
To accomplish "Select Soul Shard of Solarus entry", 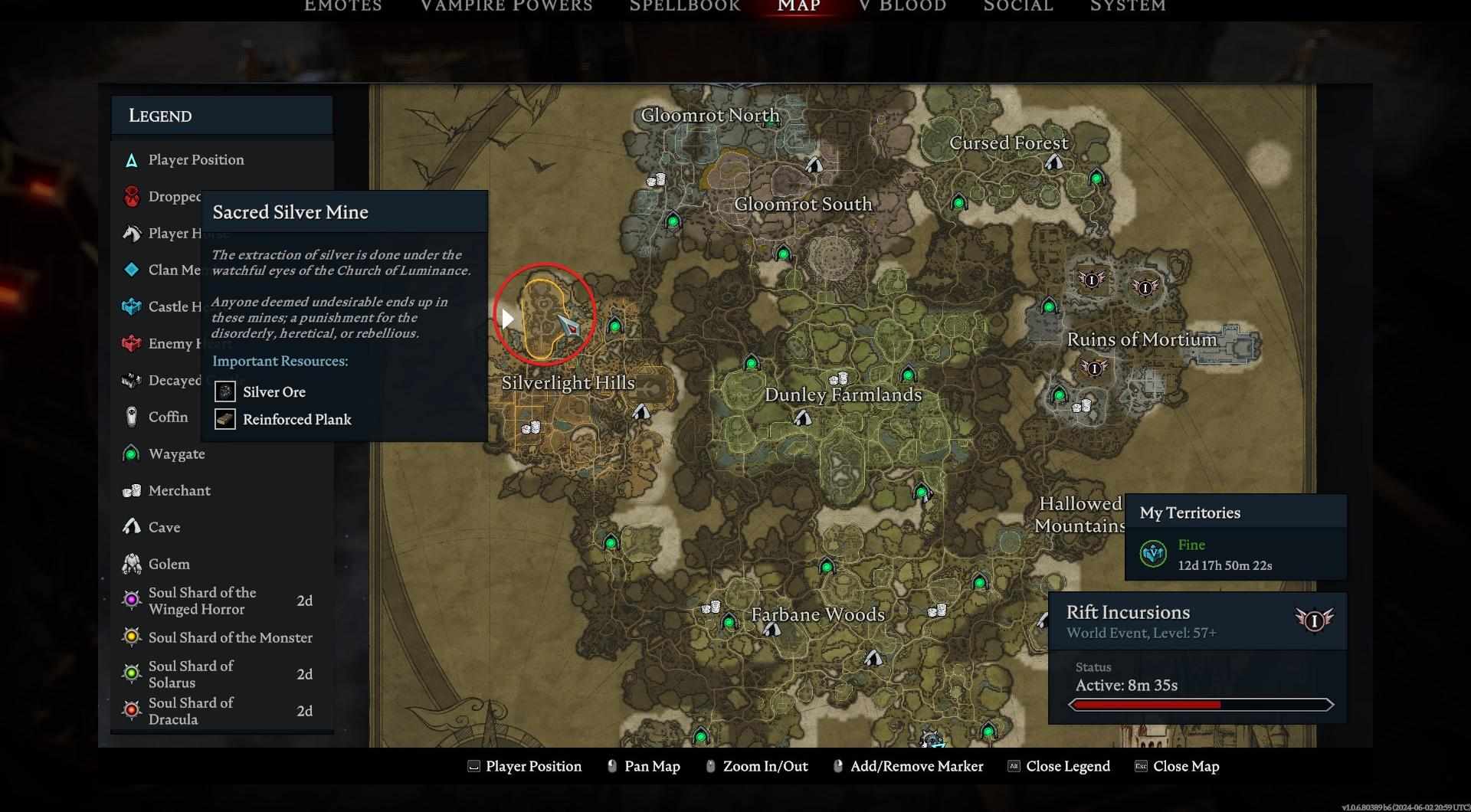I will (191, 674).
